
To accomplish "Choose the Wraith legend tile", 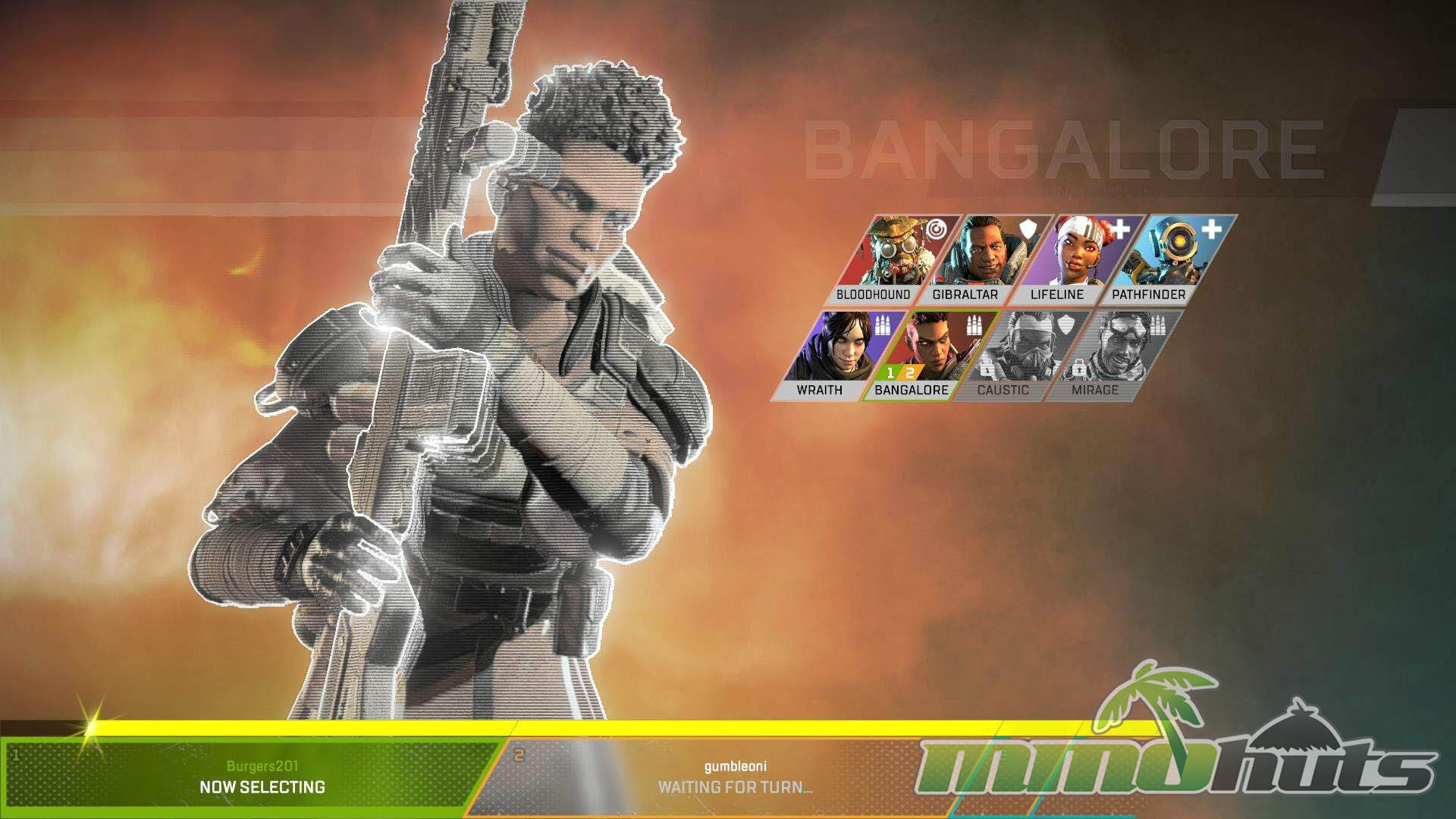I will [830, 355].
